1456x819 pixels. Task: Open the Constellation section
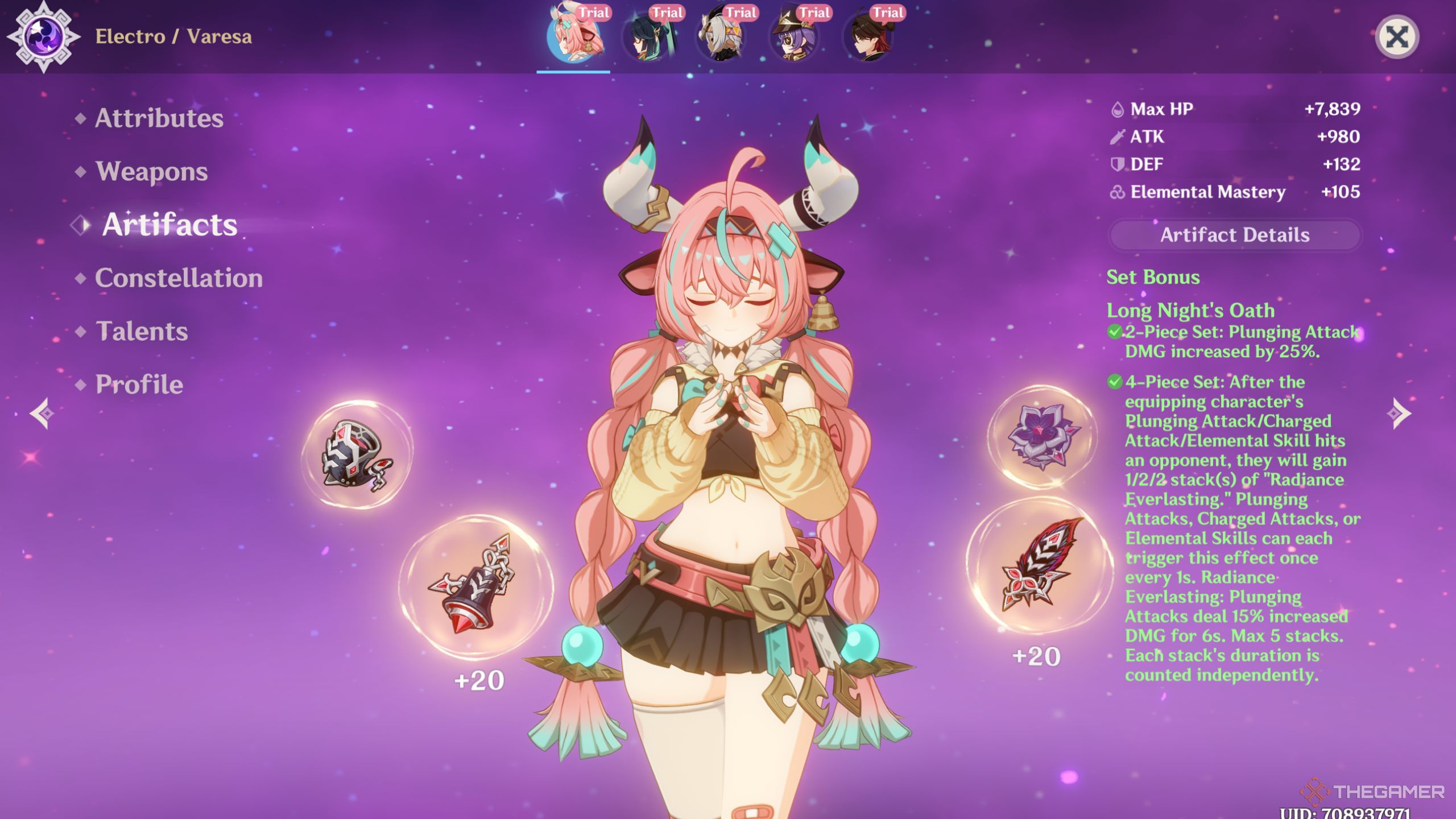point(179,278)
